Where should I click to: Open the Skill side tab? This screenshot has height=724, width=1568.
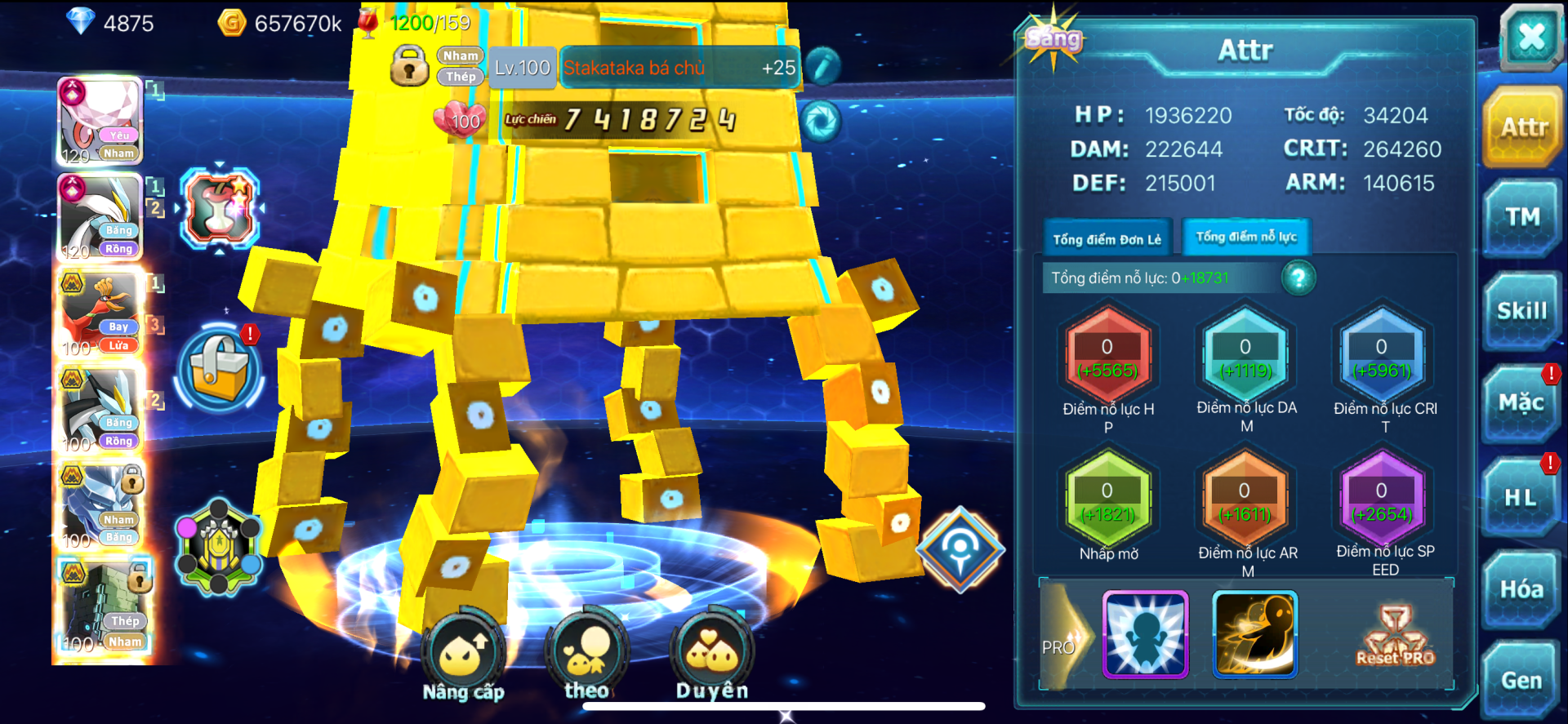[1522, 311]
